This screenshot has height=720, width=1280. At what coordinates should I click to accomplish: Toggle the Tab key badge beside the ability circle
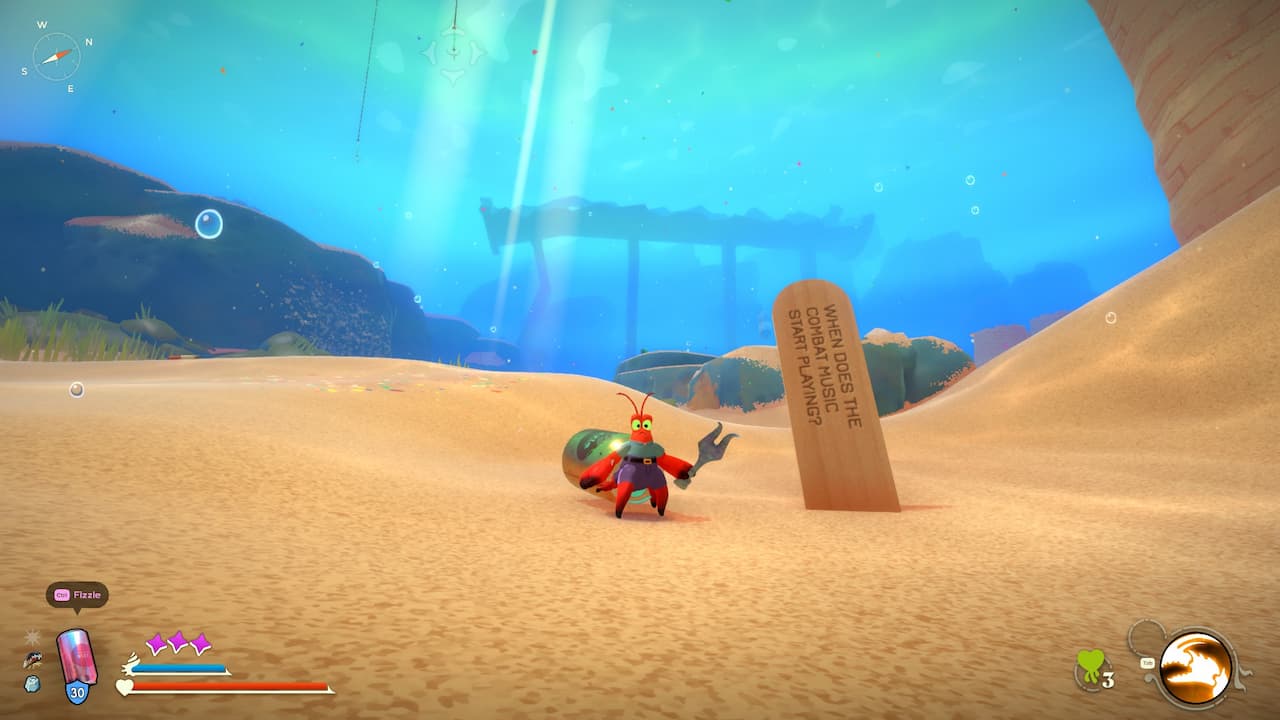click(x=1148, y=662)
